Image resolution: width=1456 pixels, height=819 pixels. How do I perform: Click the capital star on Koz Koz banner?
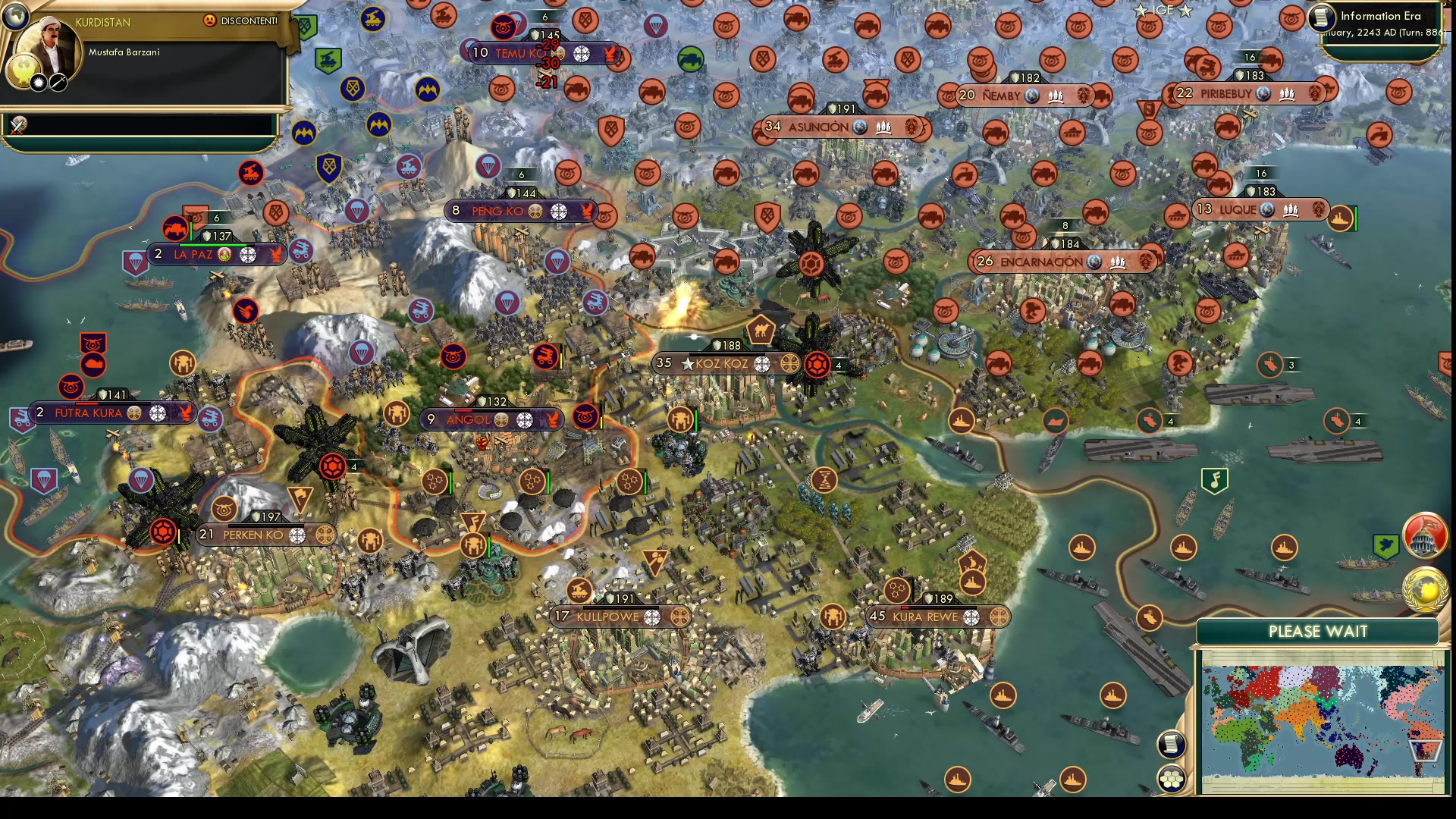pyautogui.click(x=686, y=363)
